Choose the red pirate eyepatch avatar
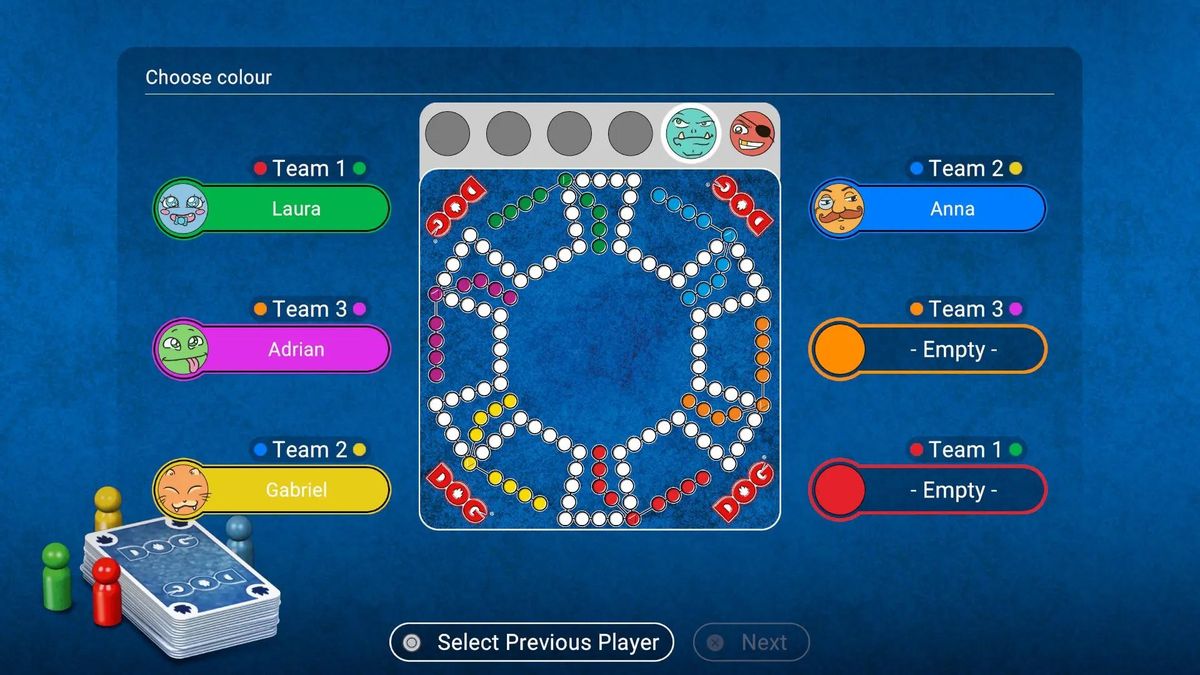 pyautogui.click(x=751, y=132)
